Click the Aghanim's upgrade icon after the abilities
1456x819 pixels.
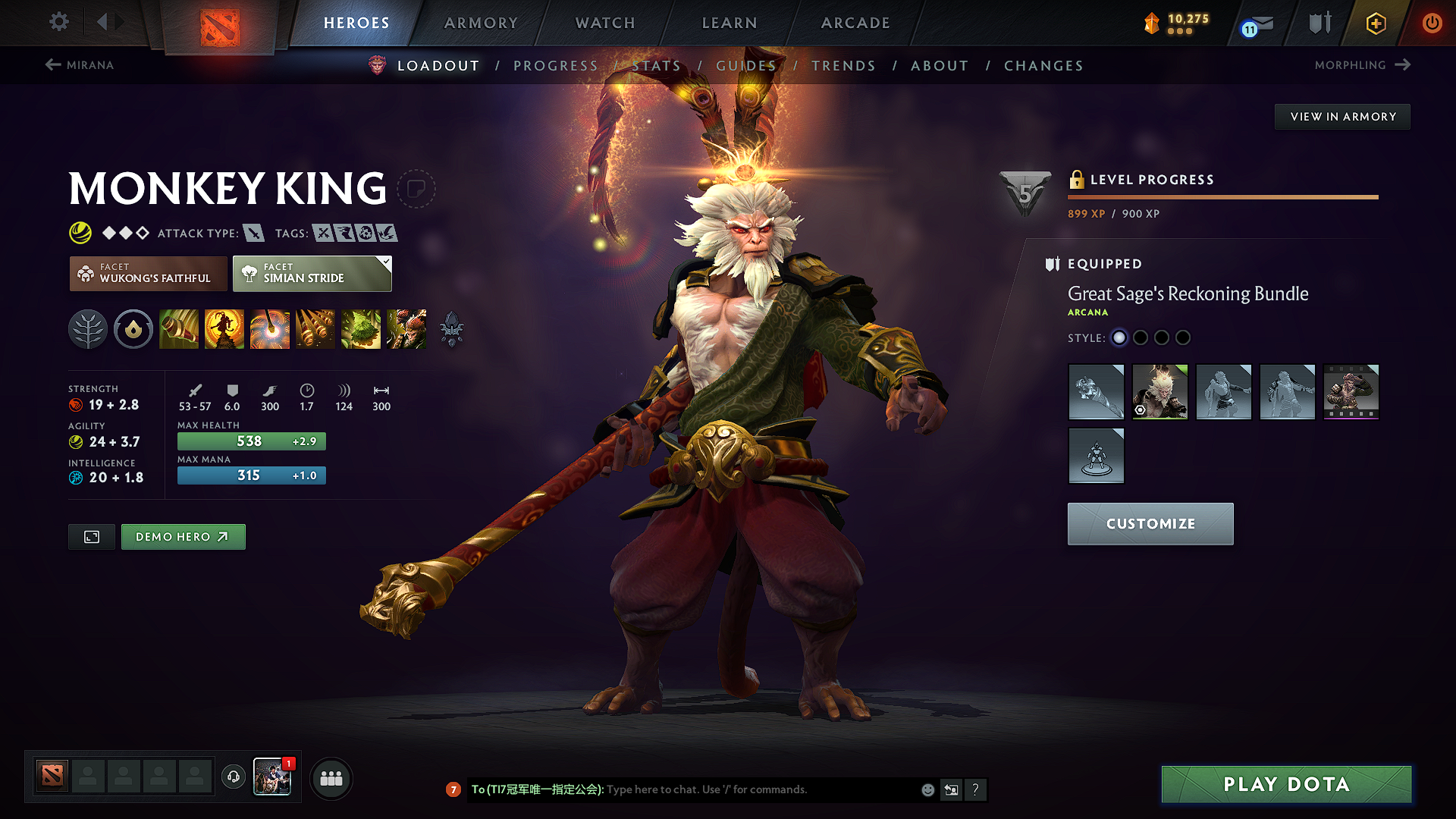tap(451, 328)
